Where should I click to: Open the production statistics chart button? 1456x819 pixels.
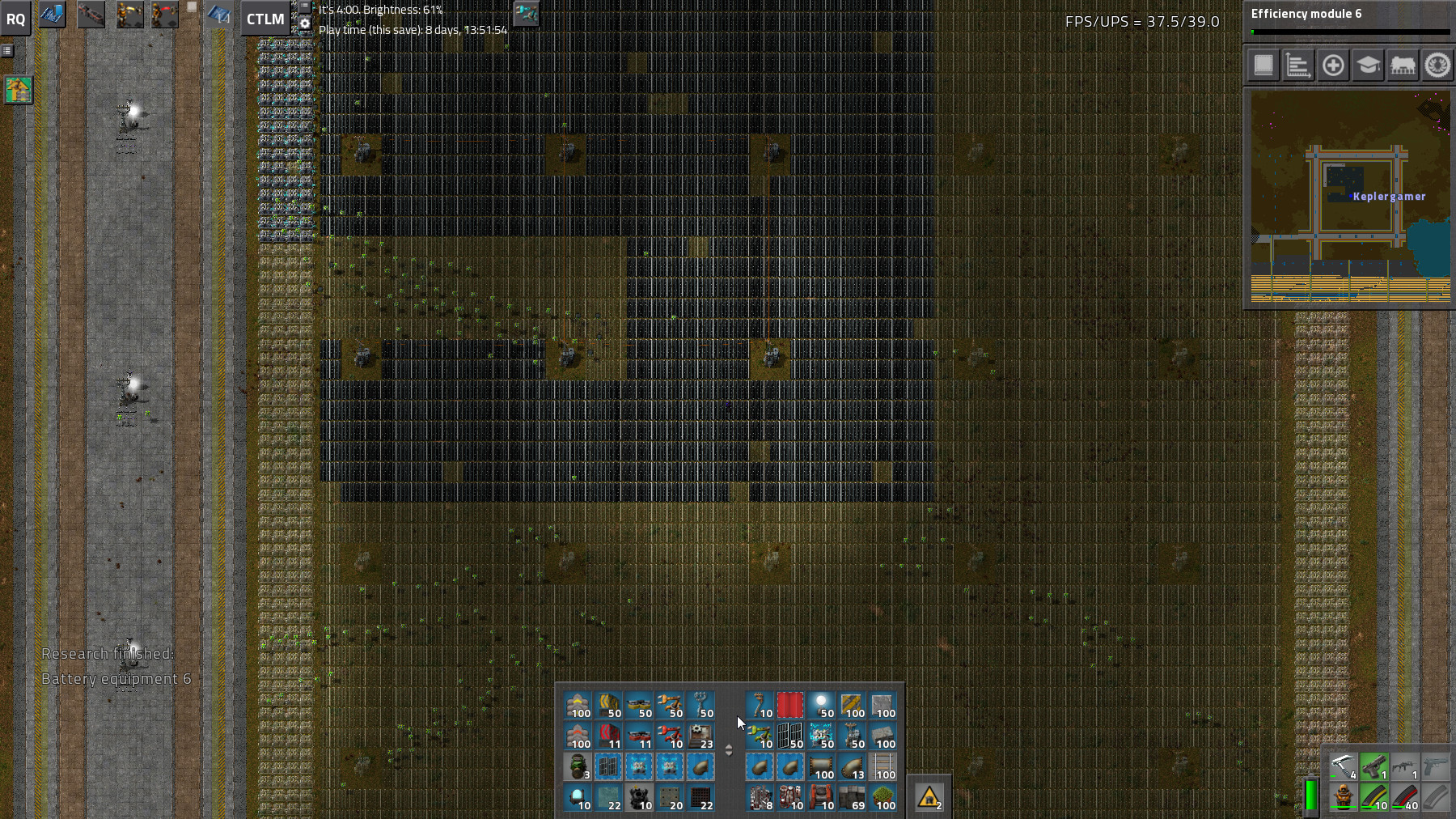coord(1298,66)
